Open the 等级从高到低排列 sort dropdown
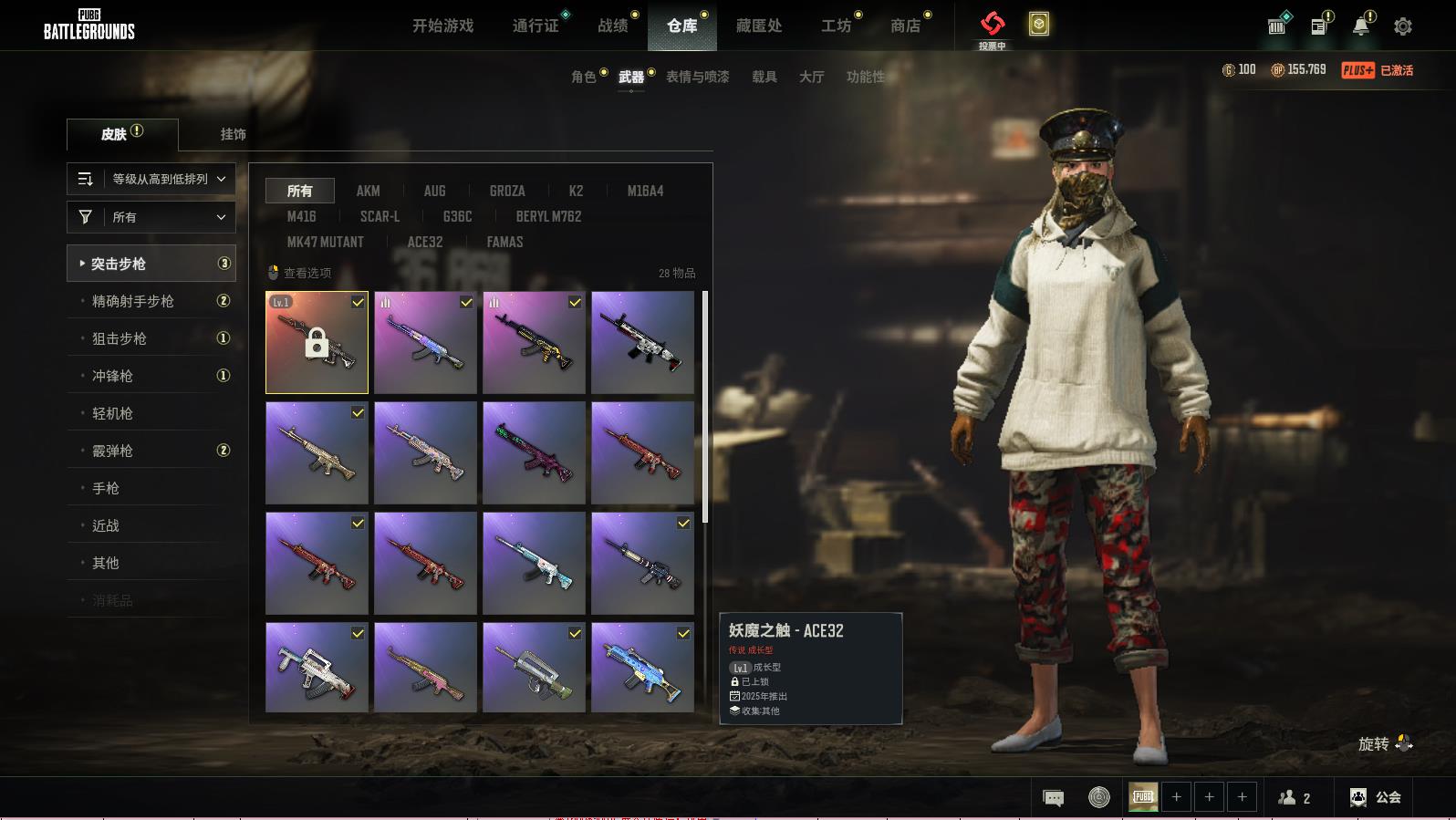 (151, 179)
